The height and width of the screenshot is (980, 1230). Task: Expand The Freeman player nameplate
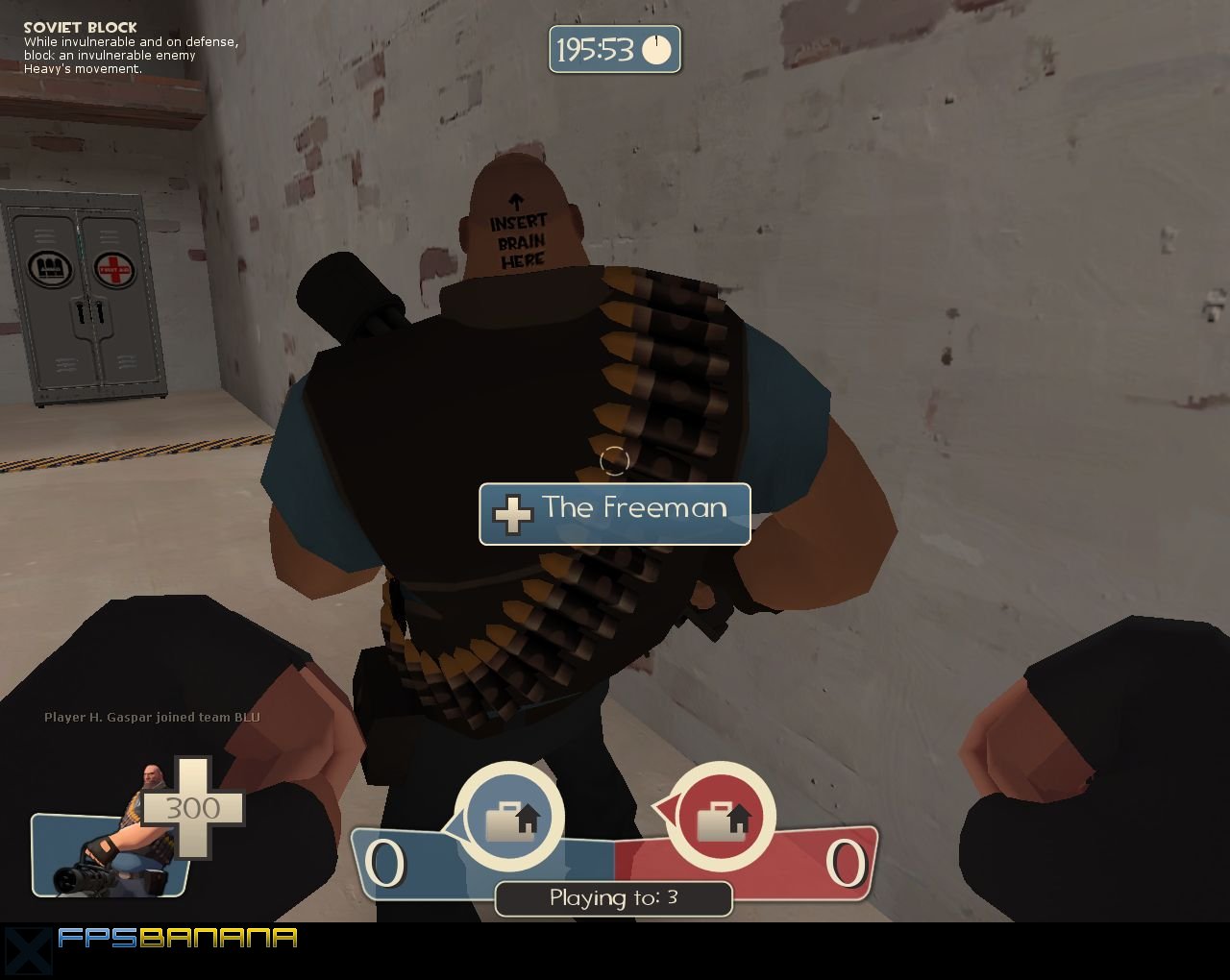click(x=615, y=512)
